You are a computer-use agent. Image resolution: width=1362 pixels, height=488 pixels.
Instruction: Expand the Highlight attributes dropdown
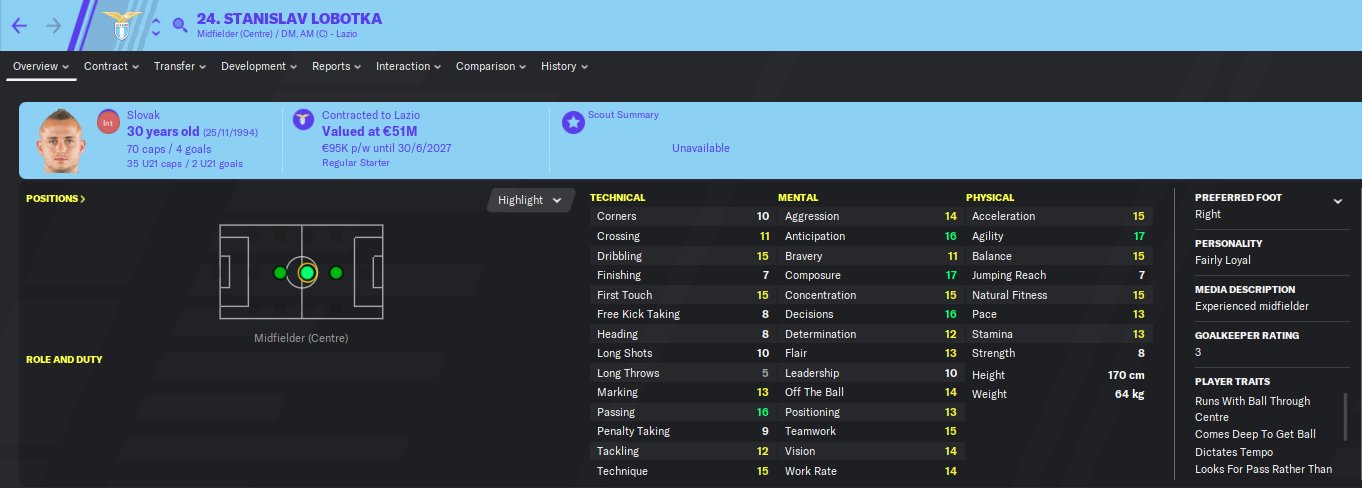(531, 200)
